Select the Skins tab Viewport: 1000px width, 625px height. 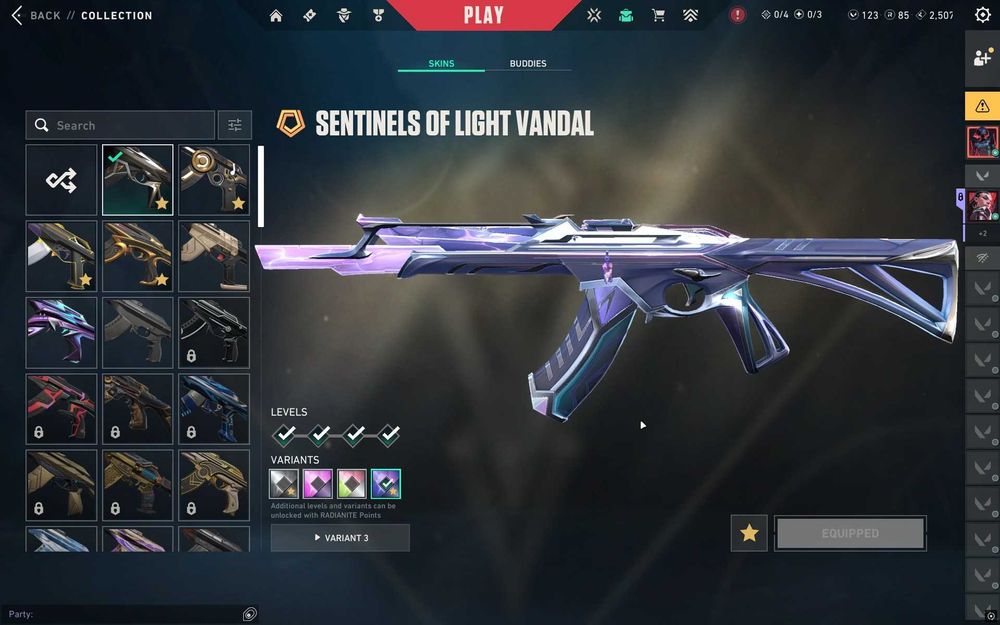(x=441, y=64)
